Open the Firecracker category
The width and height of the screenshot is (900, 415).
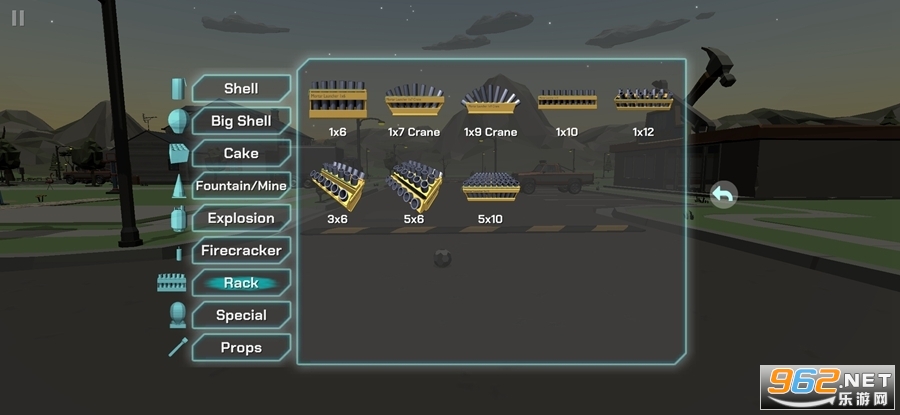click(241, 250)
